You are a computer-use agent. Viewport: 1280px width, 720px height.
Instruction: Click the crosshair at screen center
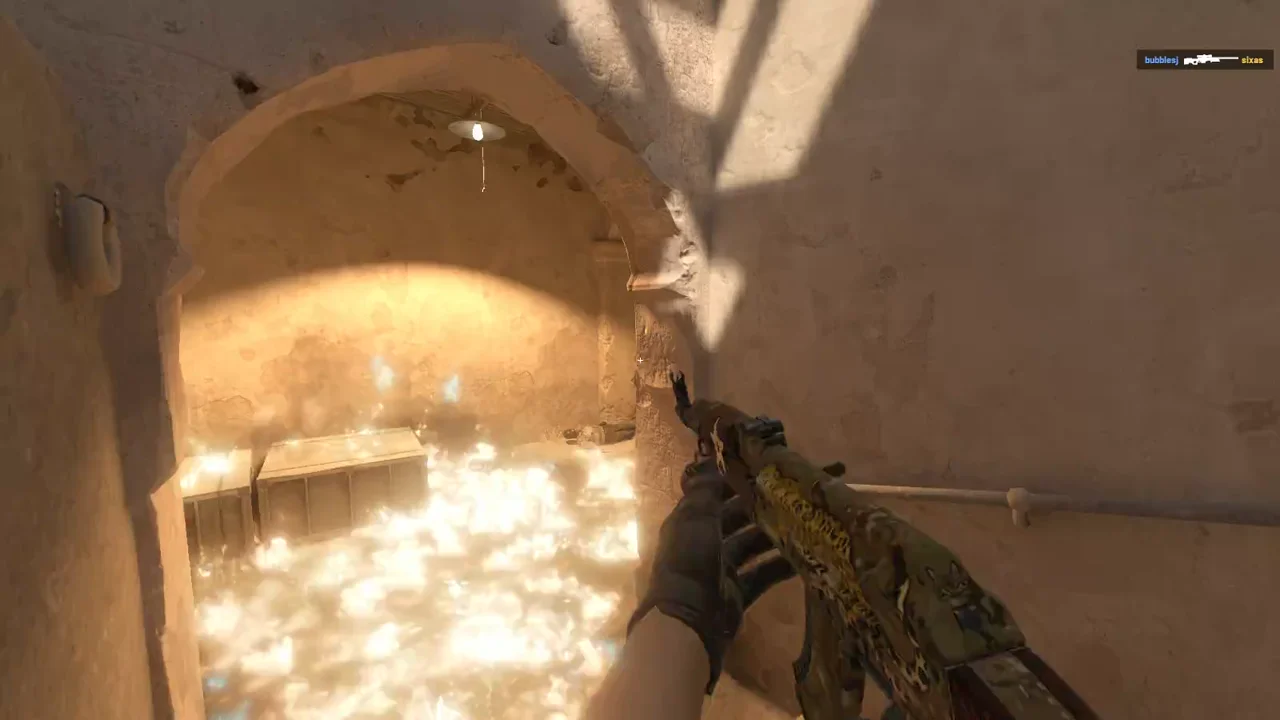pos(640,360)
